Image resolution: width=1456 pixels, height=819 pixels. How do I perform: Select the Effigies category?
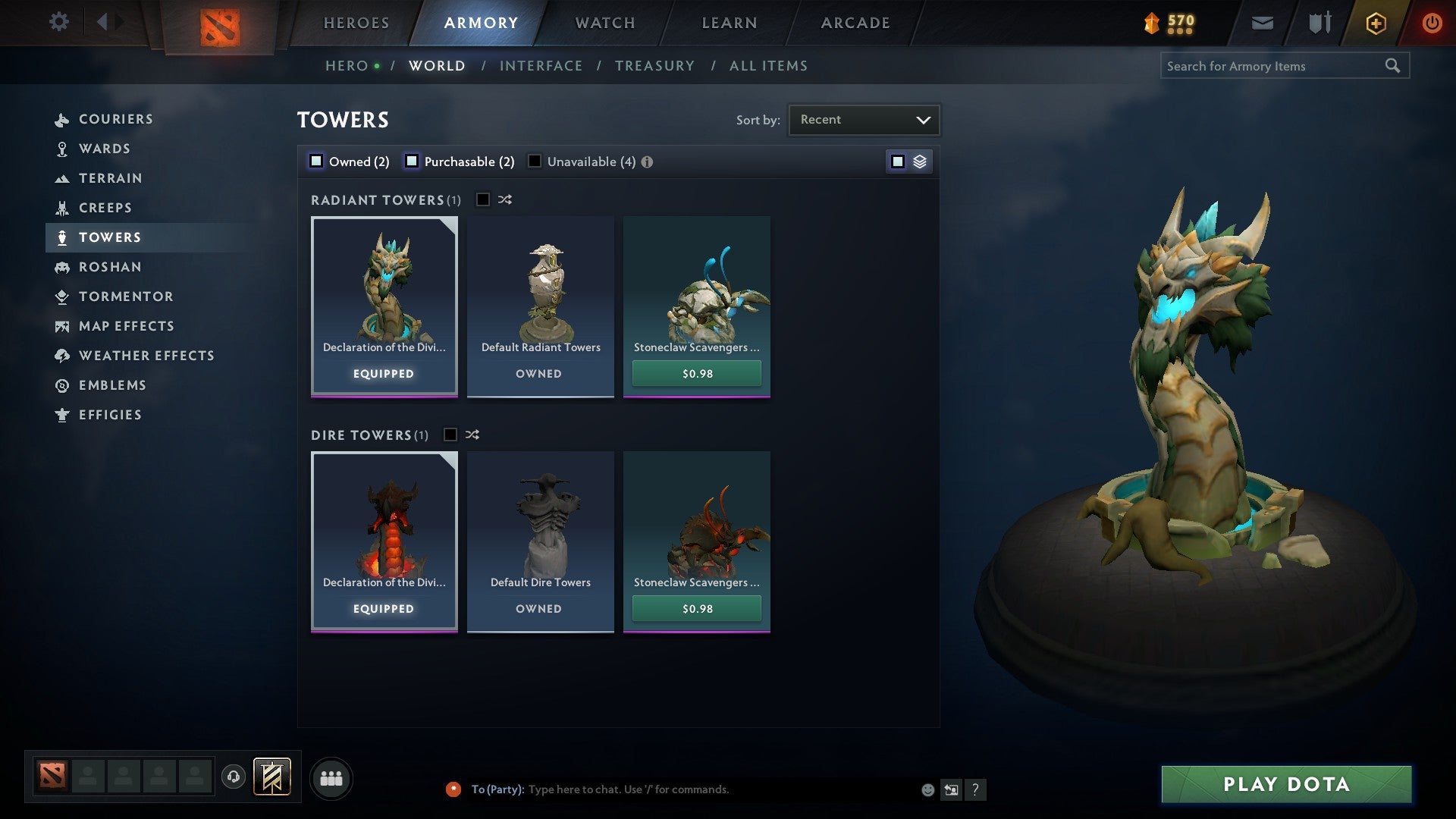click(x=110, y=415)
